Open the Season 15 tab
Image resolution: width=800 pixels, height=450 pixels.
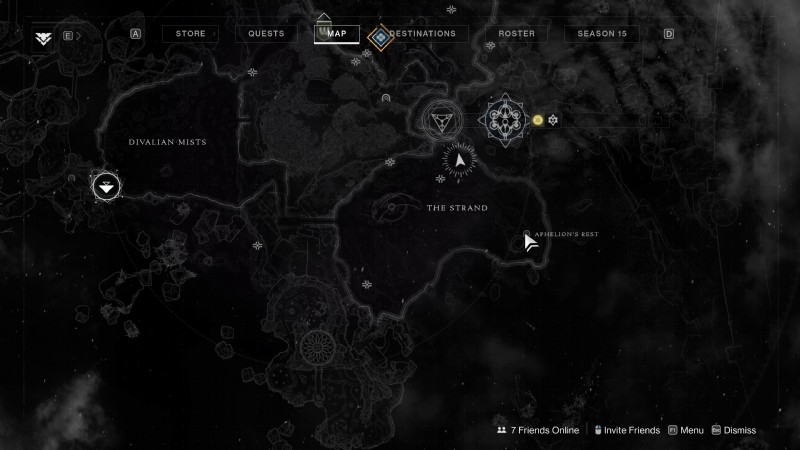coord(601,33)
